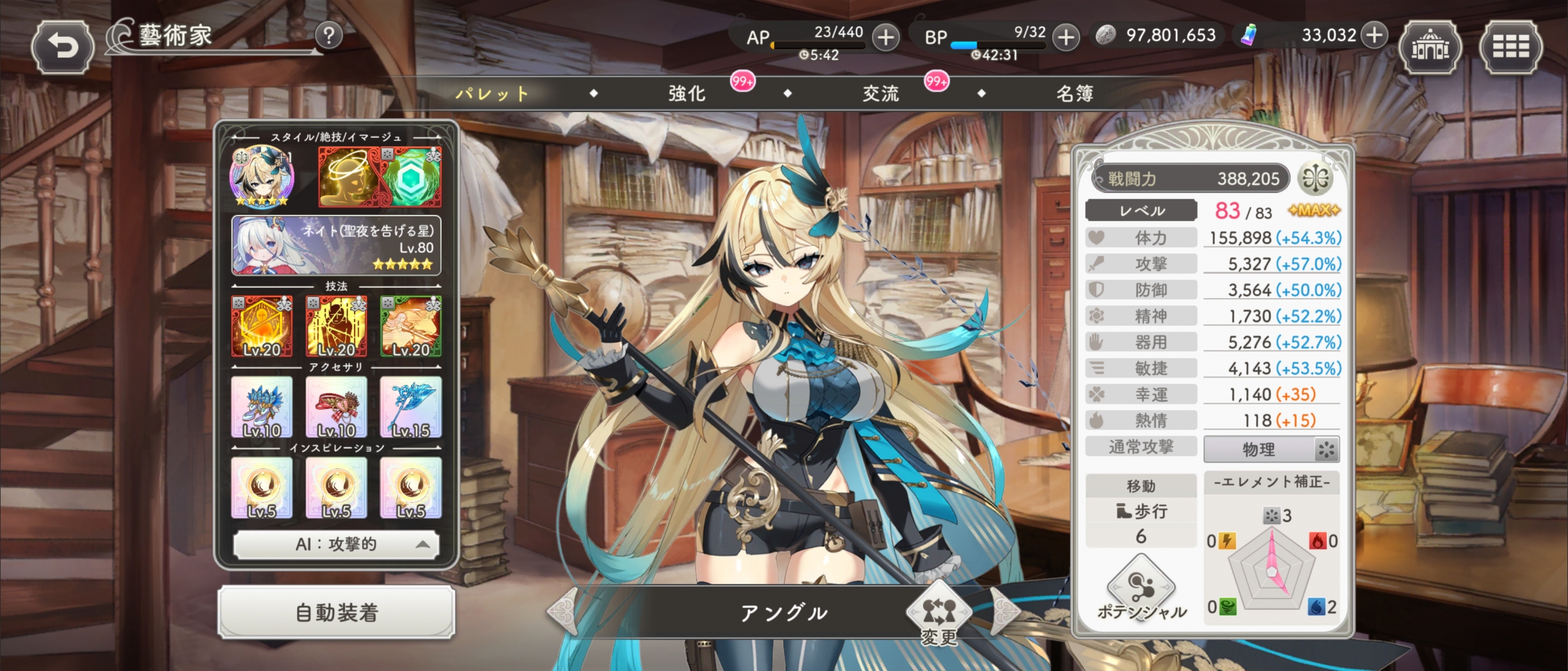Switch to the 強化 tab

pyautogui.click(x=687, y=94)
